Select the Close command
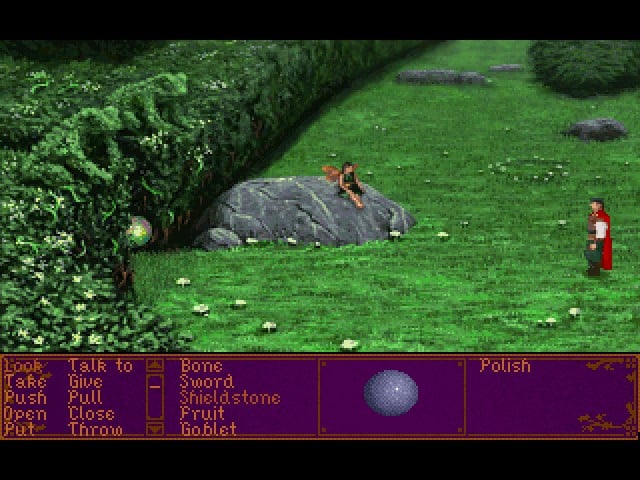 click(x=91, y=414)
